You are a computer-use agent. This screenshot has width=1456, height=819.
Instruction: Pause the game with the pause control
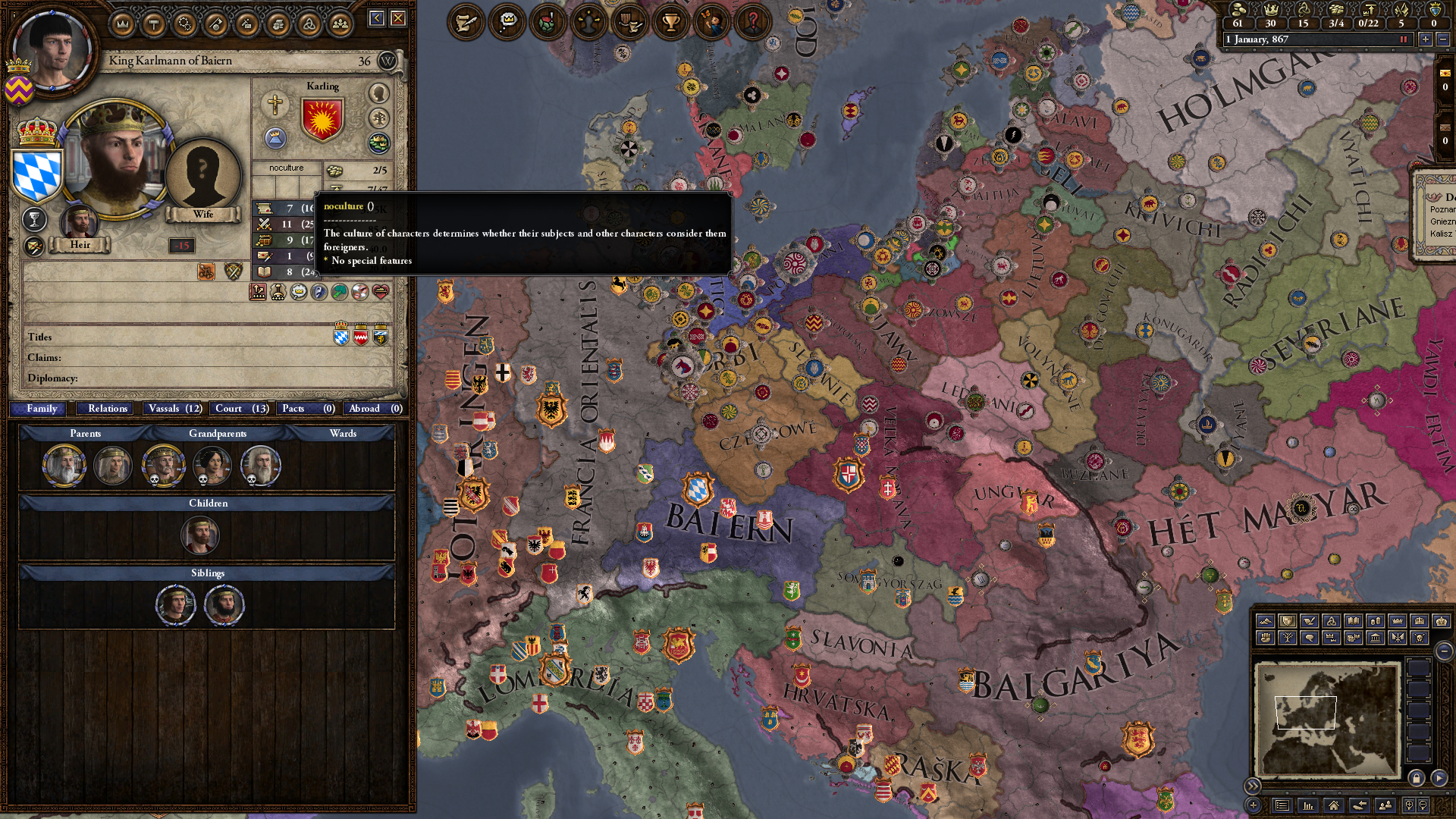pos(1404,39)
